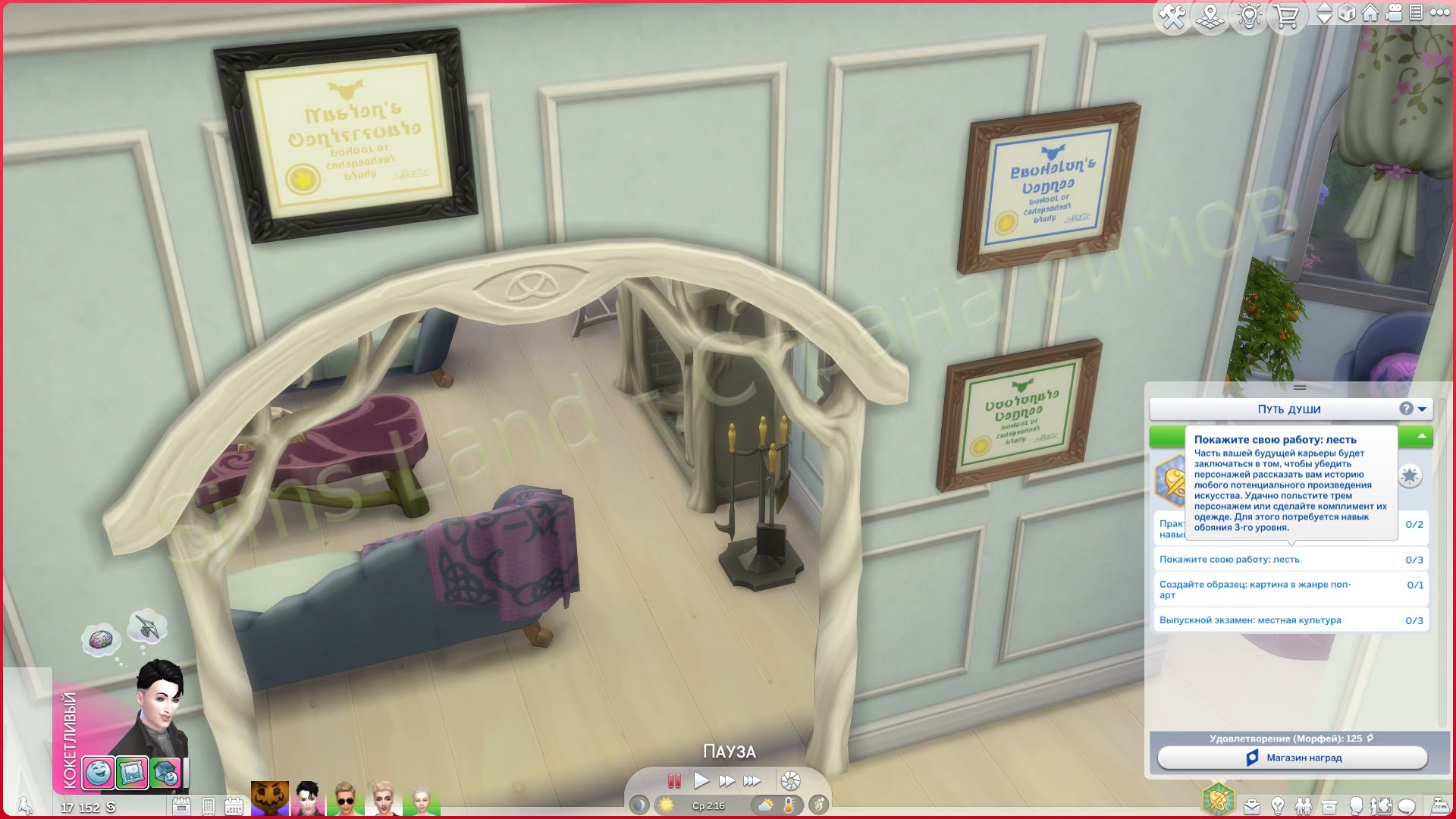Resume the game at normal speed
The height and width of the screenshot is (819, 1456).
pos(701,780)
